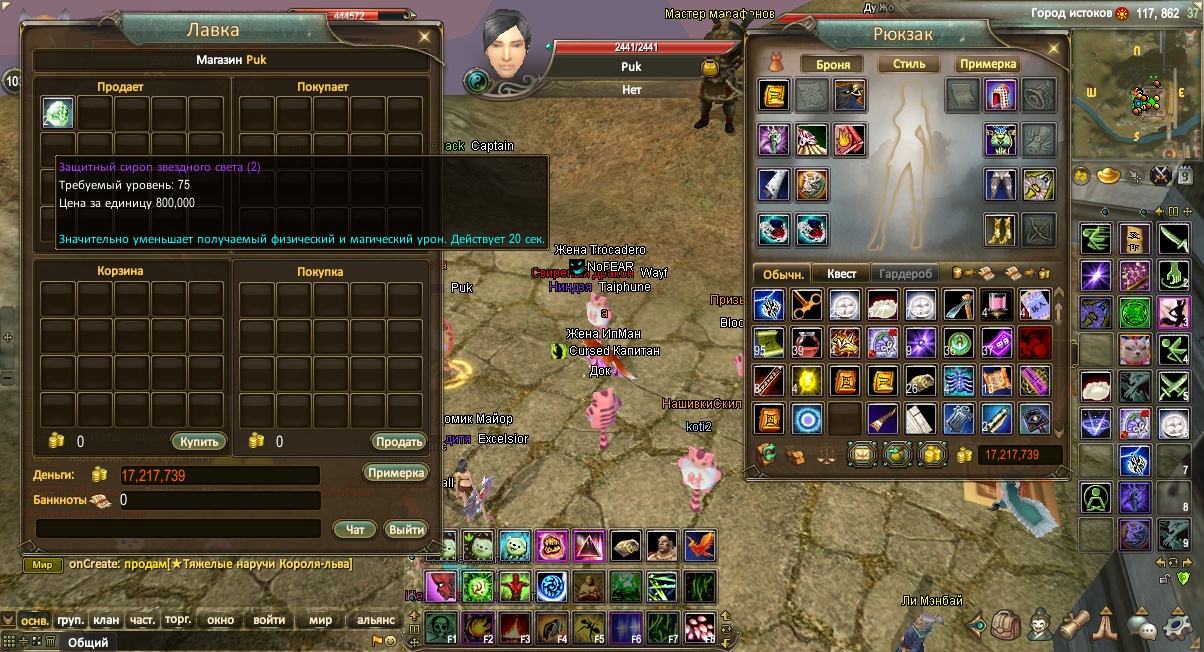Switch chat to the альянс channel
This screenshot has width=1204, height=652.
pos(375,620)
